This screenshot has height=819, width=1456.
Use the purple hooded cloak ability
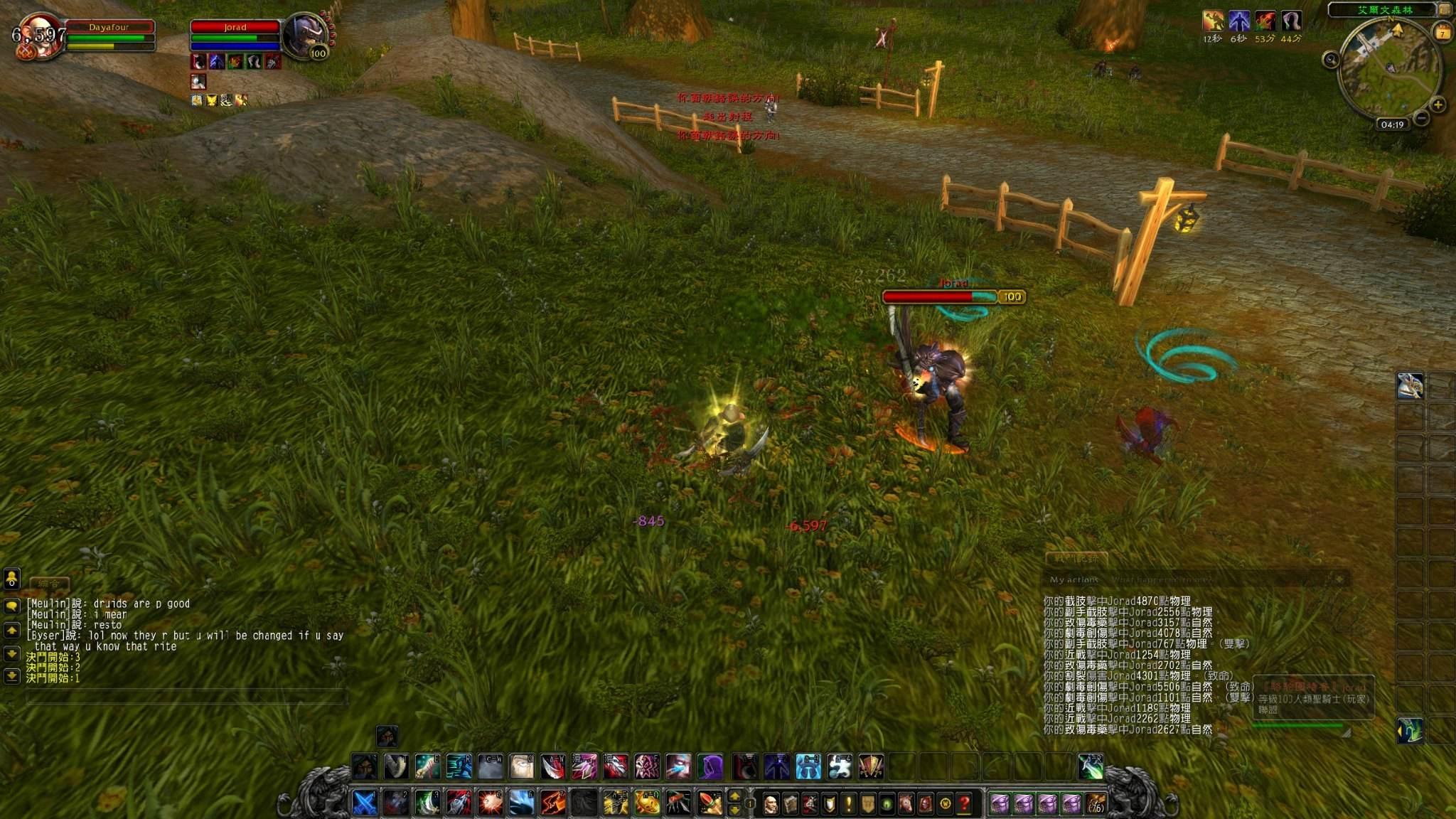coord(710,767)
